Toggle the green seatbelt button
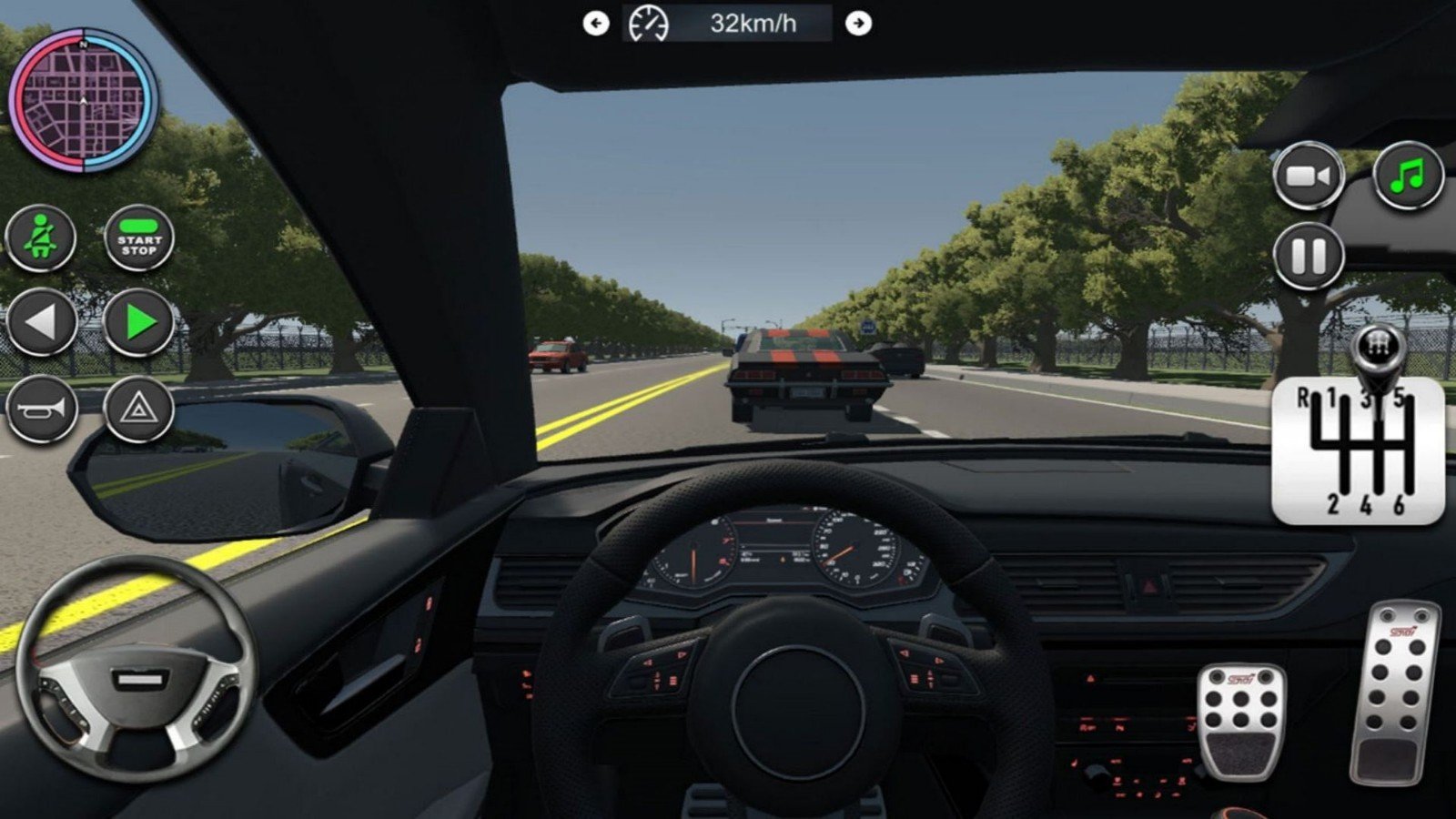This screenshot has width=1456, height=819. click(x=41, y=238)
